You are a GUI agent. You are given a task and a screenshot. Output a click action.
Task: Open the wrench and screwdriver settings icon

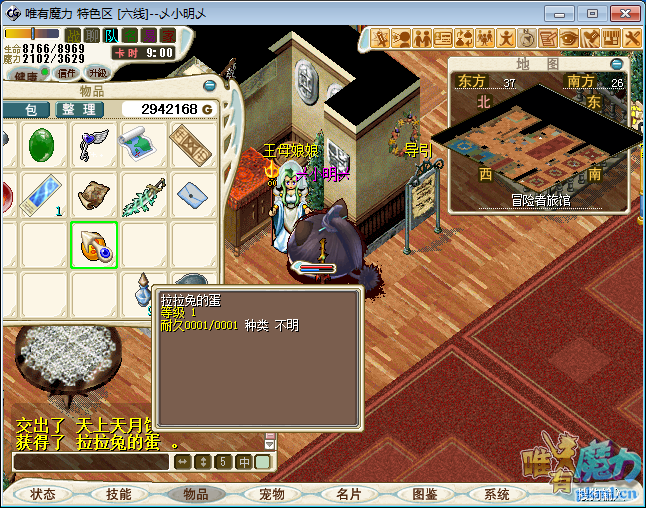click(632, 38)
